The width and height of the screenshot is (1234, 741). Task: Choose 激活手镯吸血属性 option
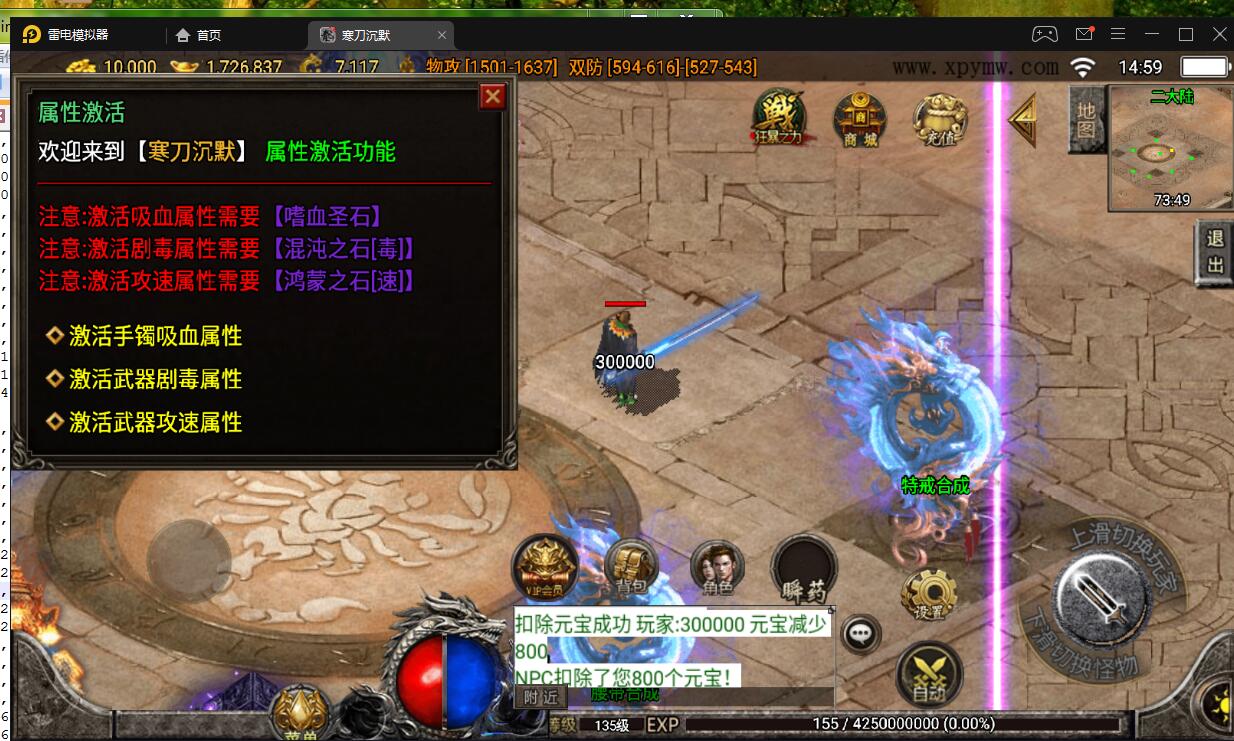[x=155, y=336]
